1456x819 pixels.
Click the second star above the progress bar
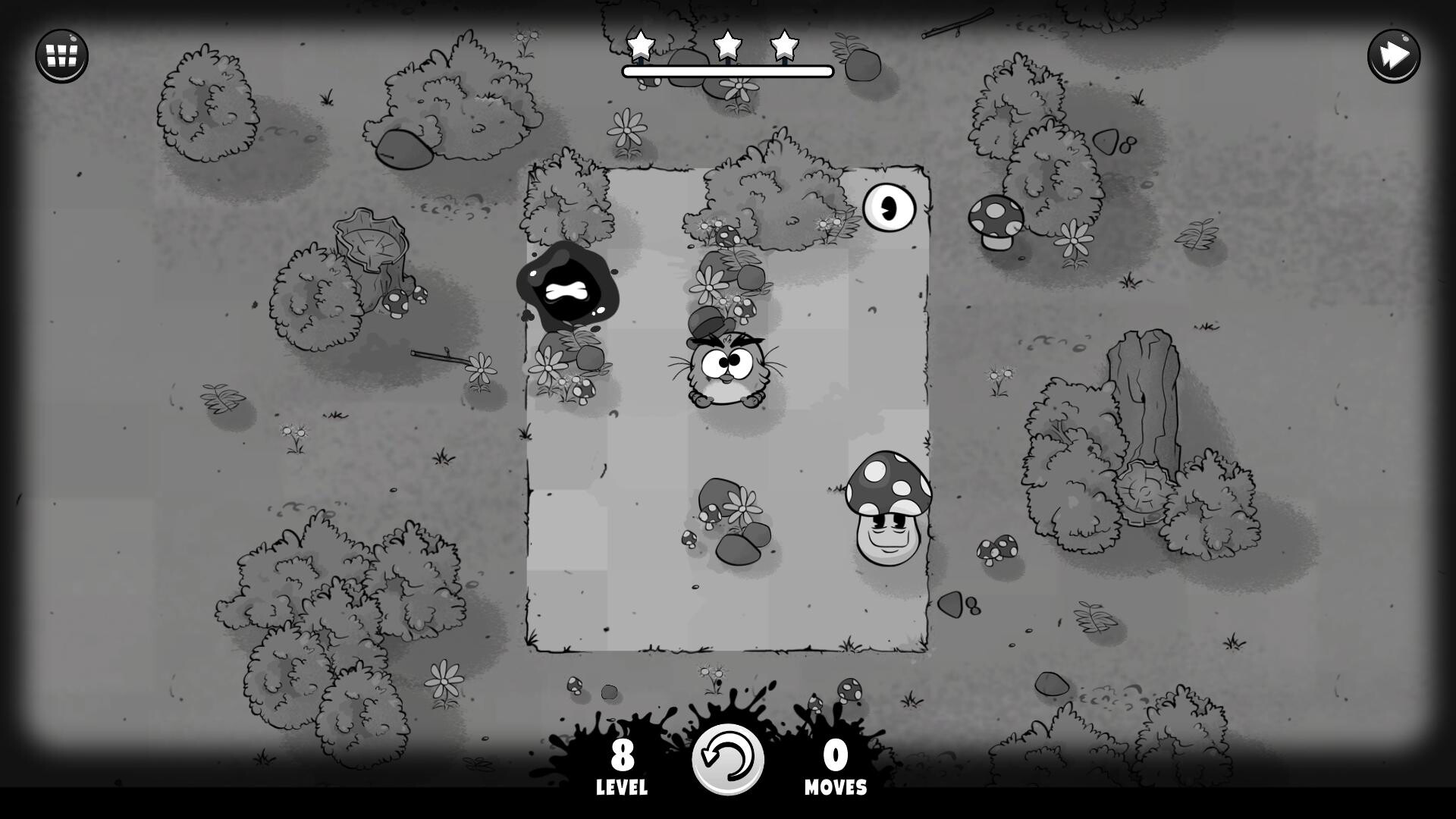tap(726, 47)
